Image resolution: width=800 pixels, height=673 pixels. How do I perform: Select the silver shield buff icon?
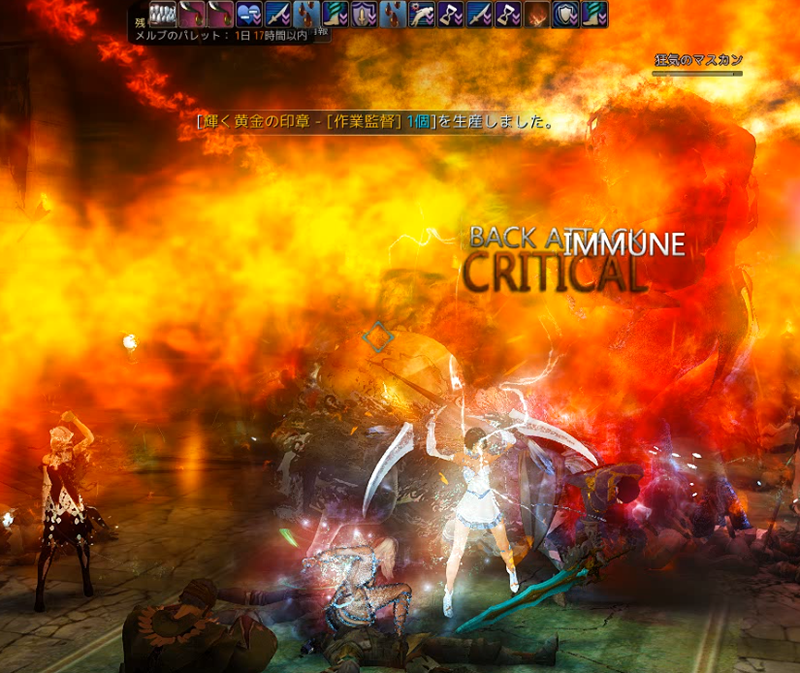pyautogui.click(x=566, y=14)
